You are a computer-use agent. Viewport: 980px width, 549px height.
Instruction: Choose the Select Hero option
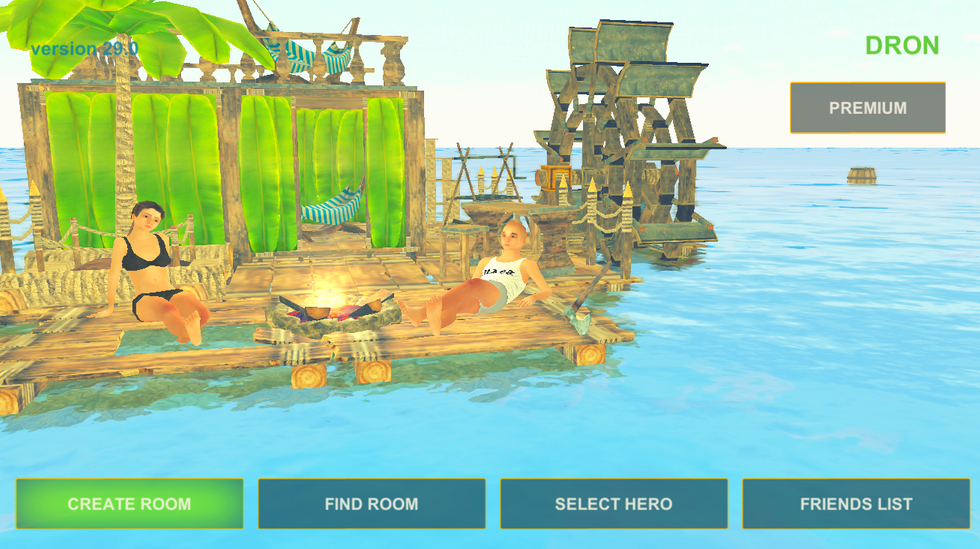coord(613,504)
